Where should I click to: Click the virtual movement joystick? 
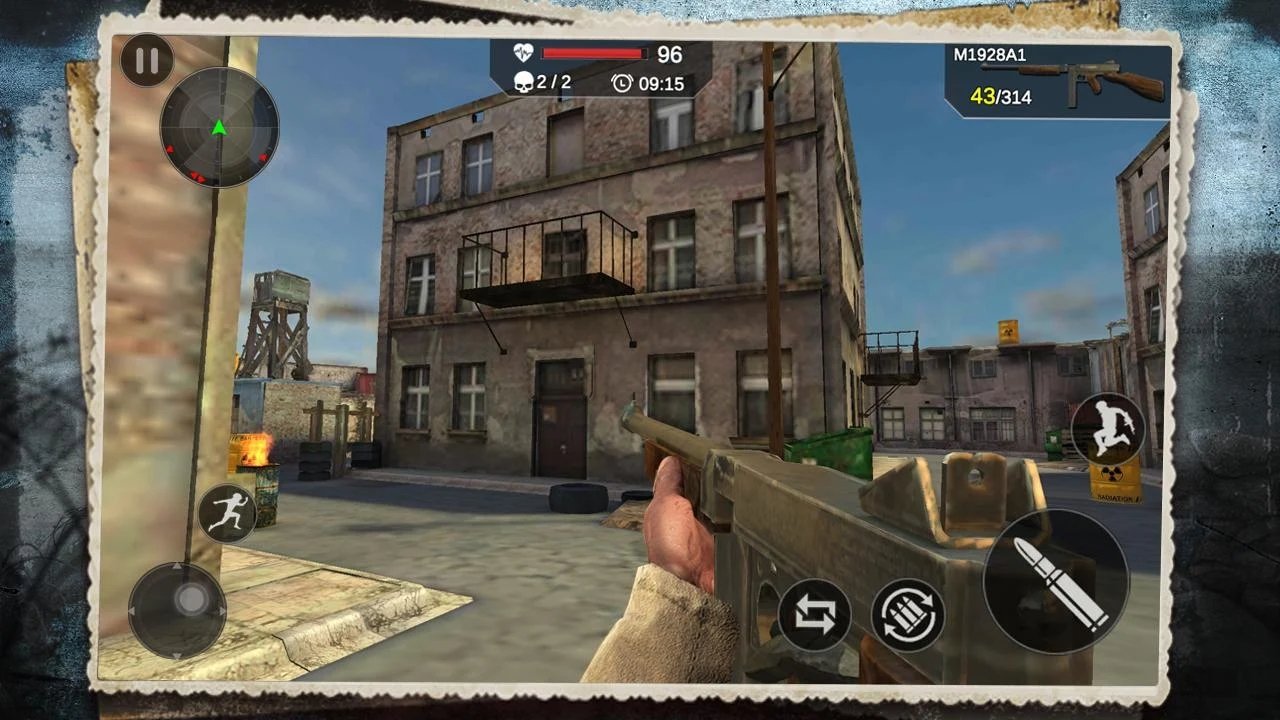pos(191,601)
